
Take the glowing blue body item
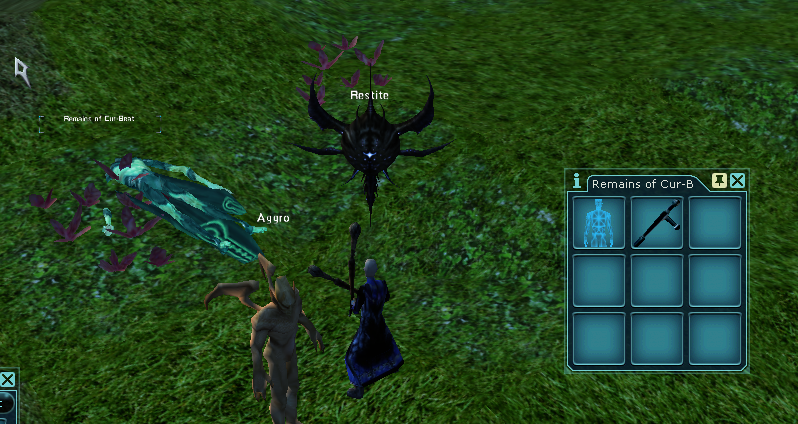[x=599, y=222]
